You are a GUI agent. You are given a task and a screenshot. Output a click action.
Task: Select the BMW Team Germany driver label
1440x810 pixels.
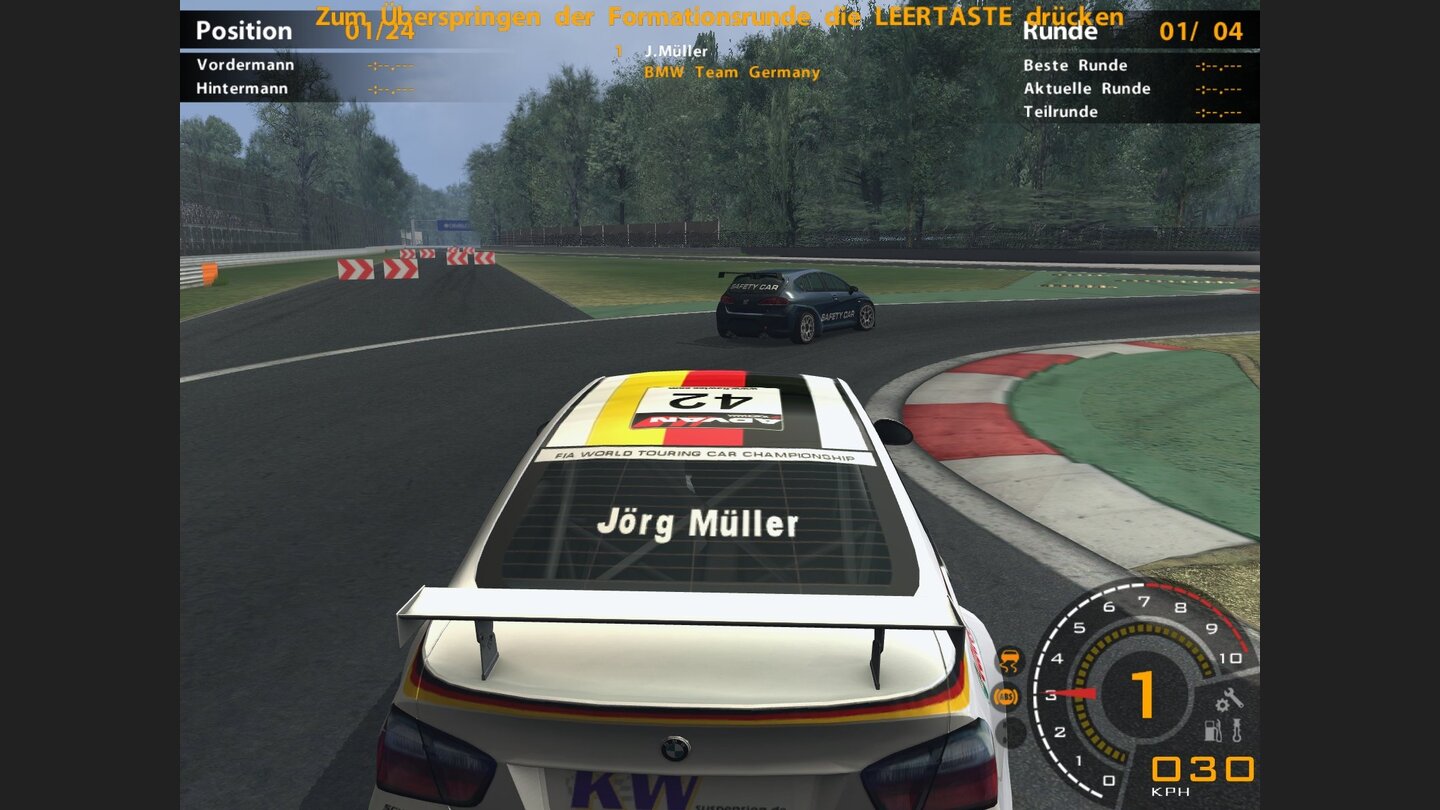pyautogui.click(x=733, y=71)
